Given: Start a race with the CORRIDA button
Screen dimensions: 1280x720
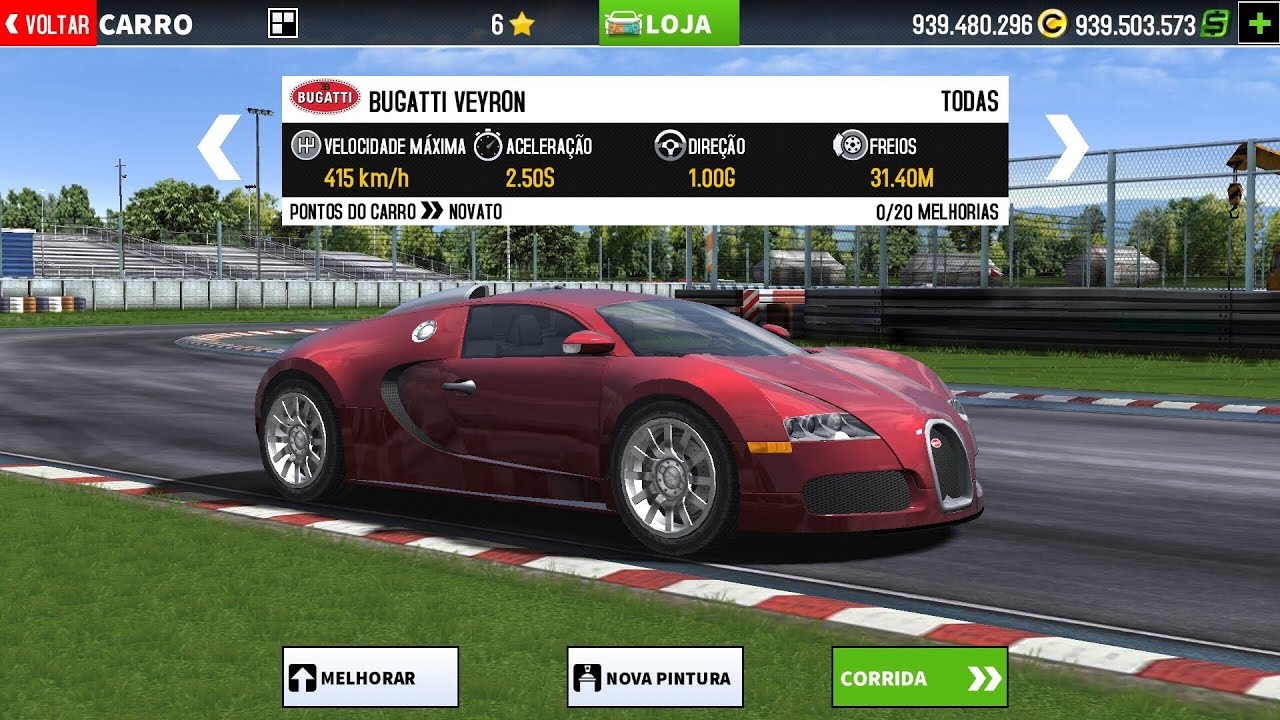Looking at the screenshot, I should 919,678.
